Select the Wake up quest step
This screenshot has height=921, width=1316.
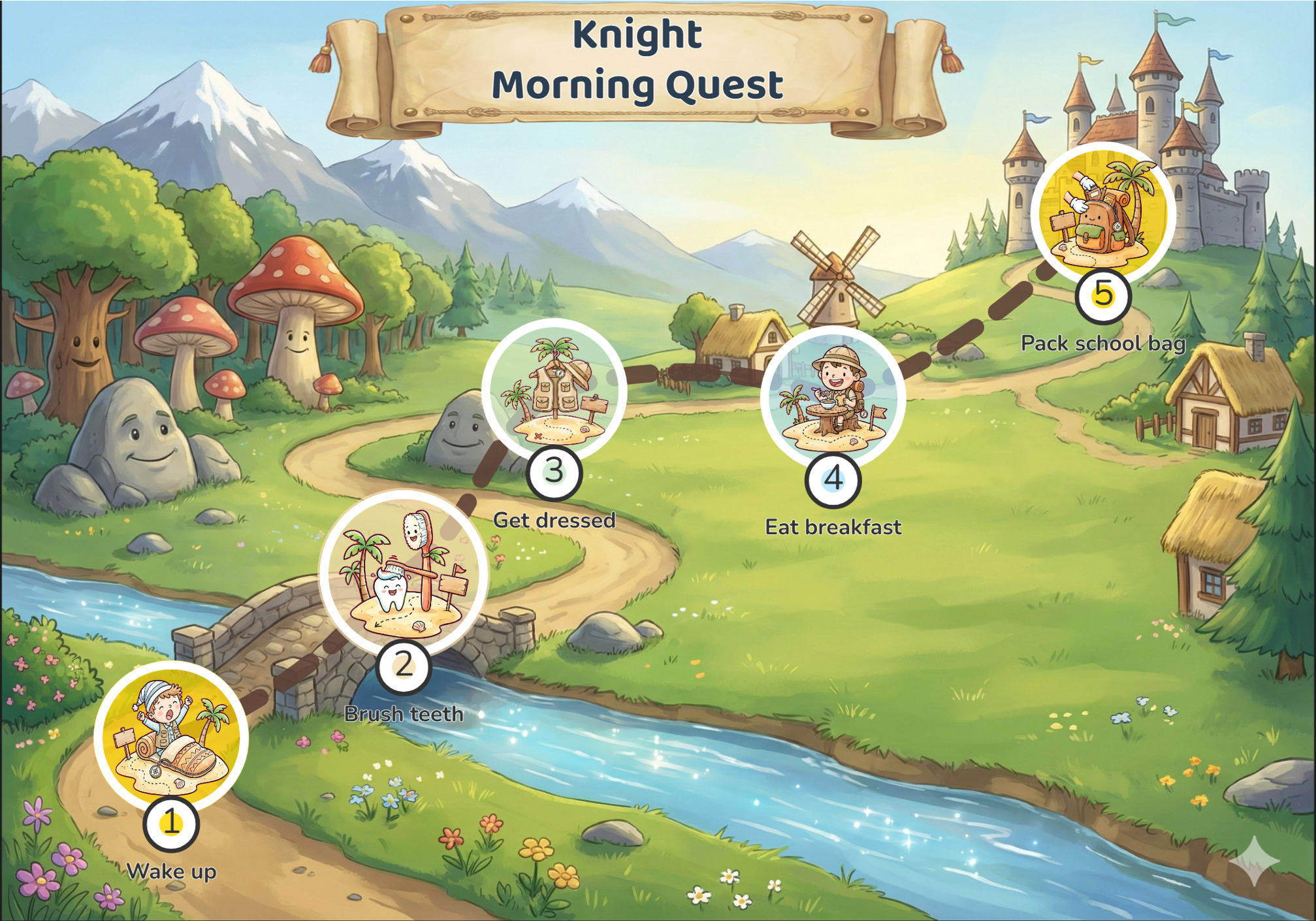point(171,737)
